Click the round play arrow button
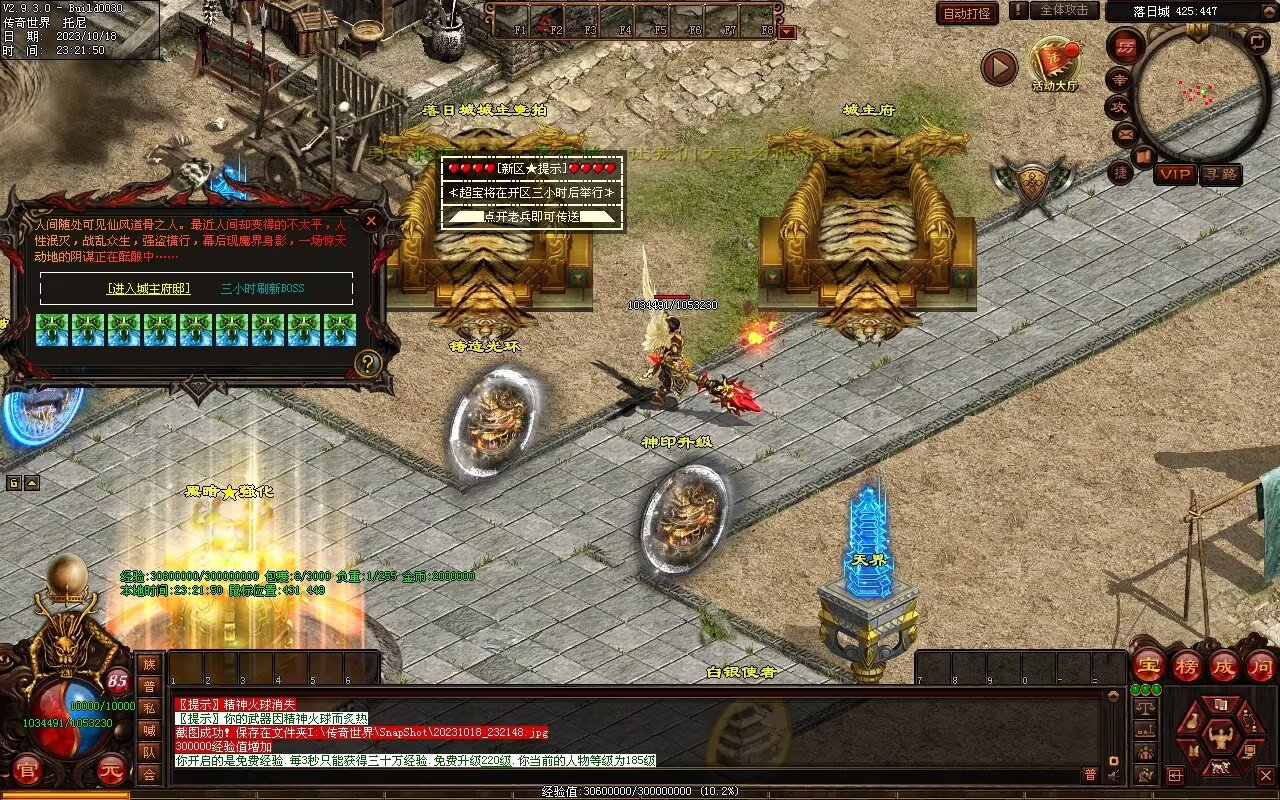The height and width of the screenshot is (800, 1280). click(x=998, y=67)
